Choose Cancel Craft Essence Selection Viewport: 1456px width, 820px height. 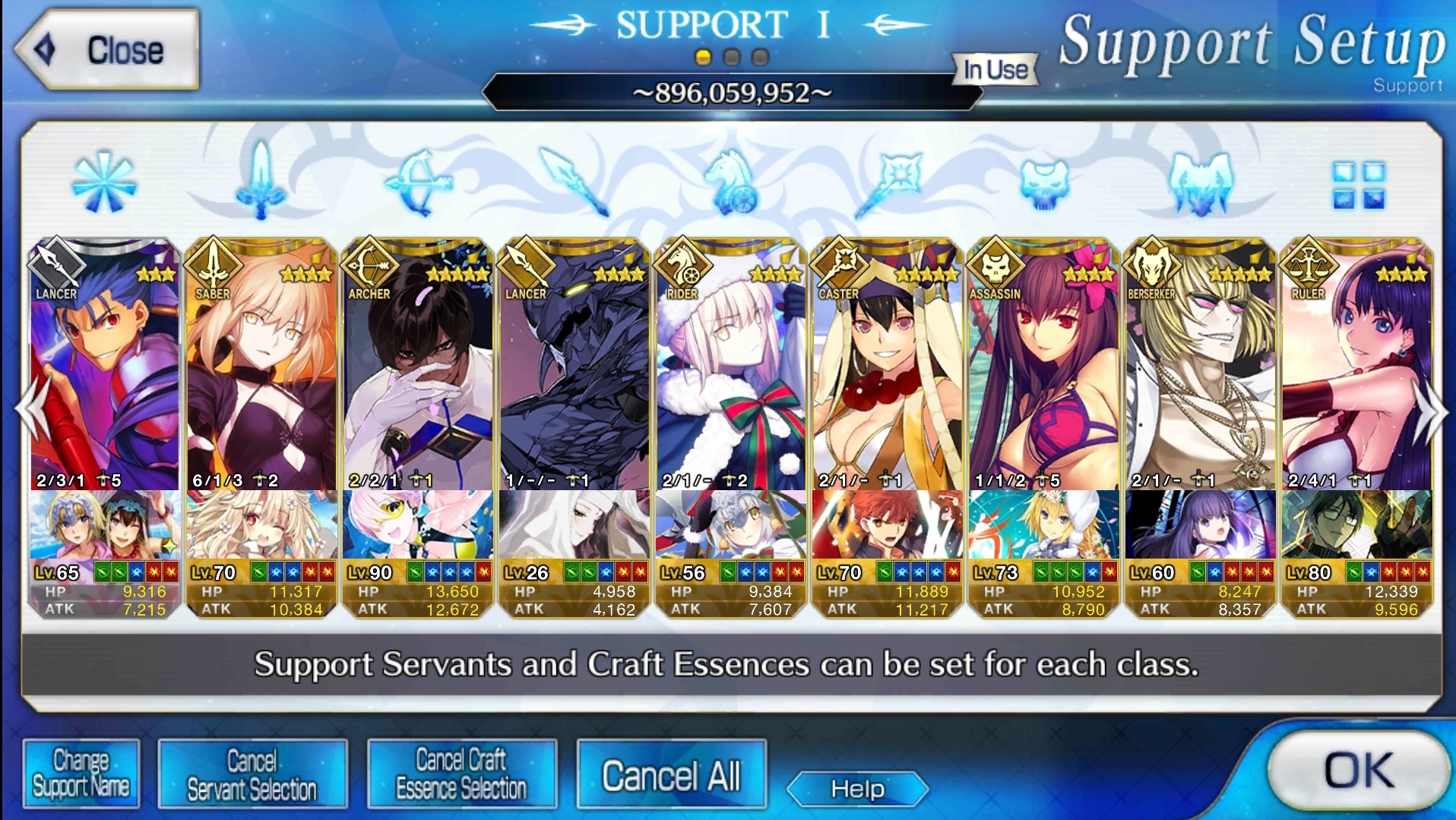coord(461,774)
